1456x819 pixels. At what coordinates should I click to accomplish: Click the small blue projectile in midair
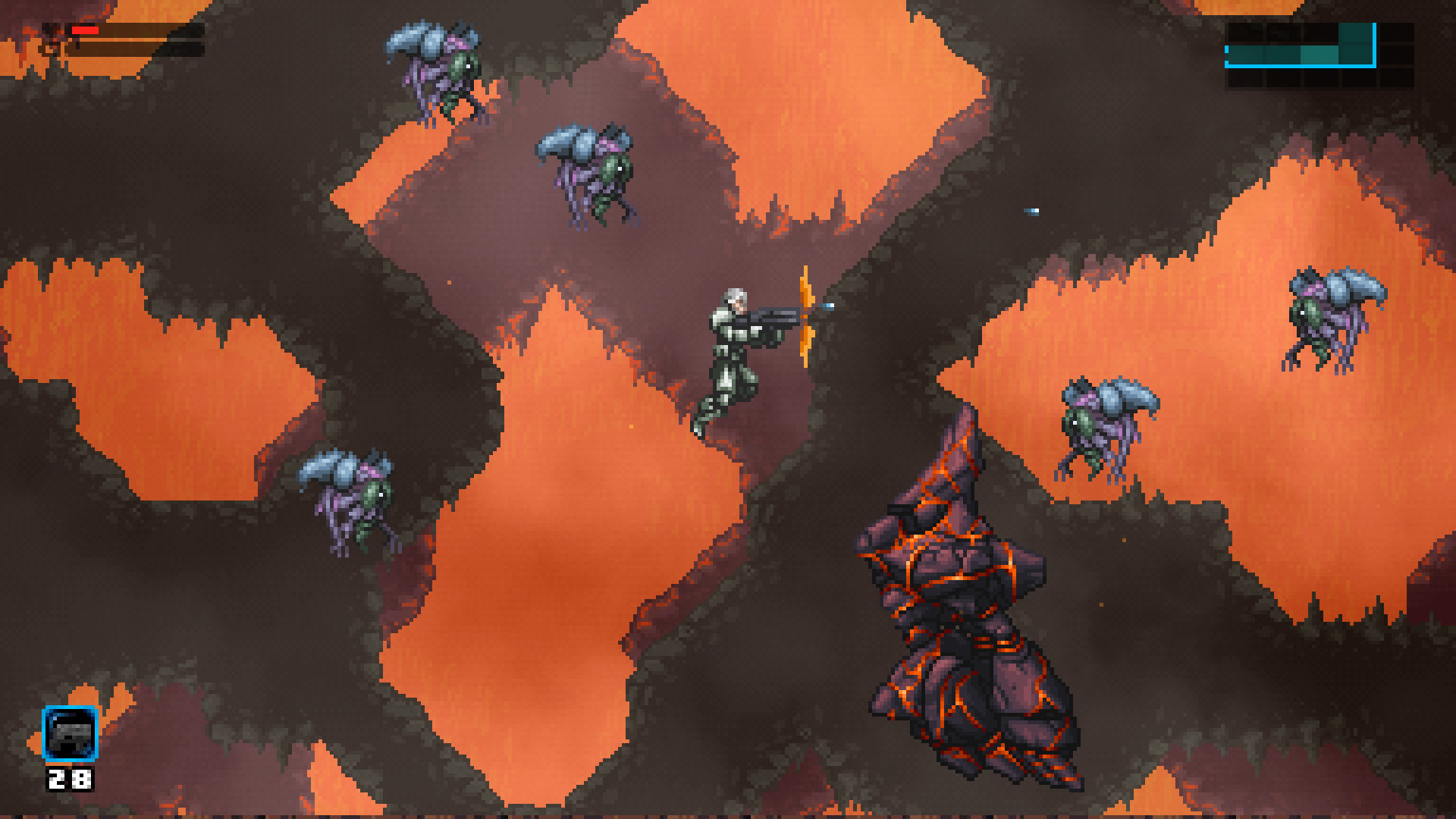pyautogui.click(x=1030, y=212)
